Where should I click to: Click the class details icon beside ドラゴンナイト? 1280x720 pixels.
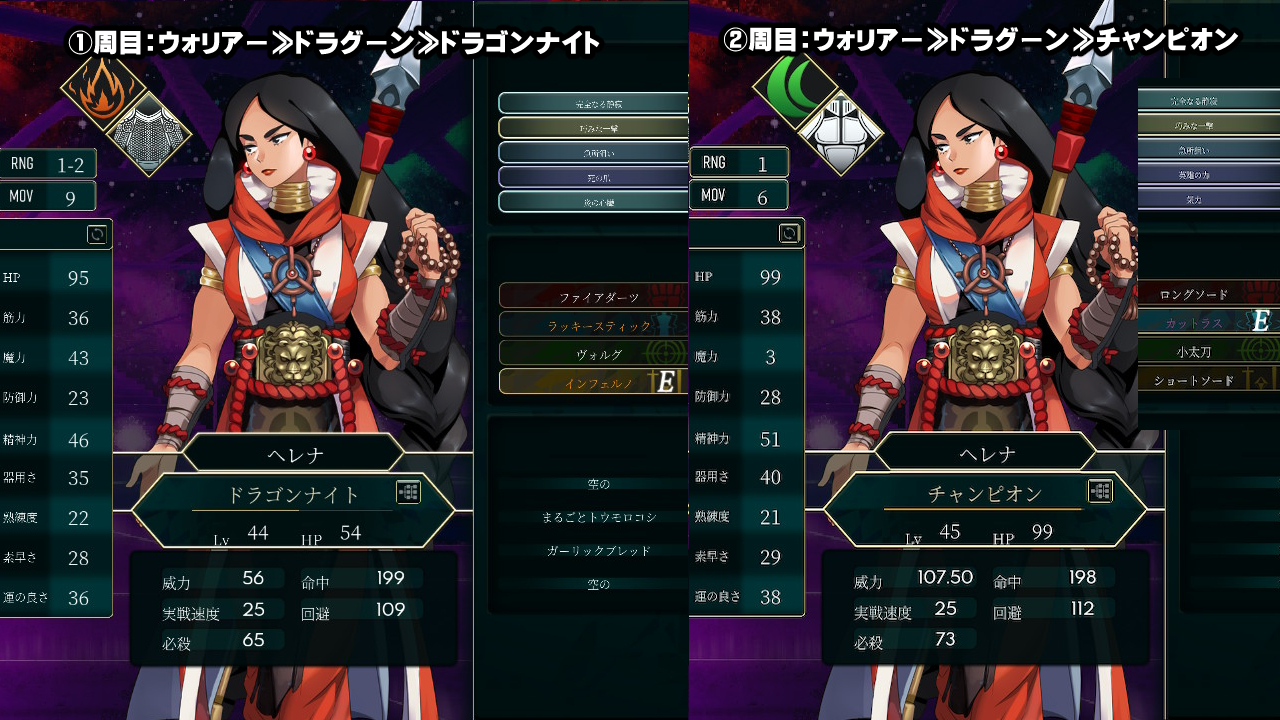(408, 492)
